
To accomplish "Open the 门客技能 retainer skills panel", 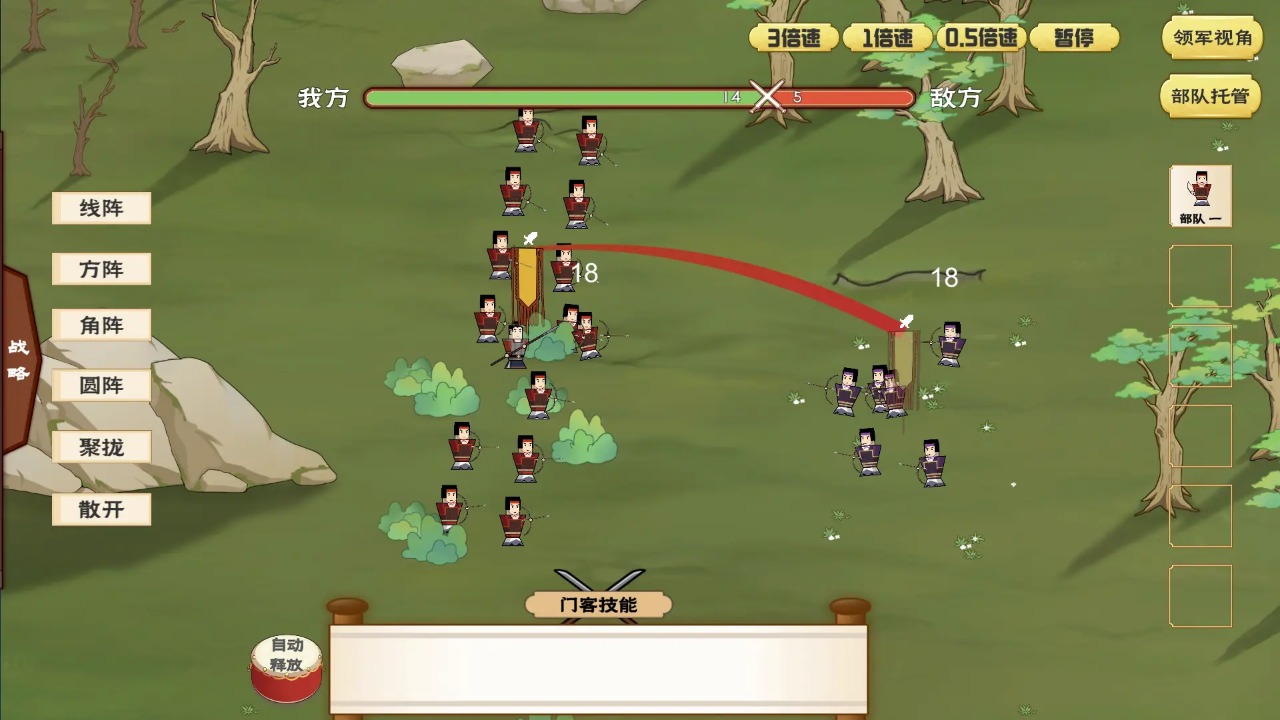I will click(598, 604).
